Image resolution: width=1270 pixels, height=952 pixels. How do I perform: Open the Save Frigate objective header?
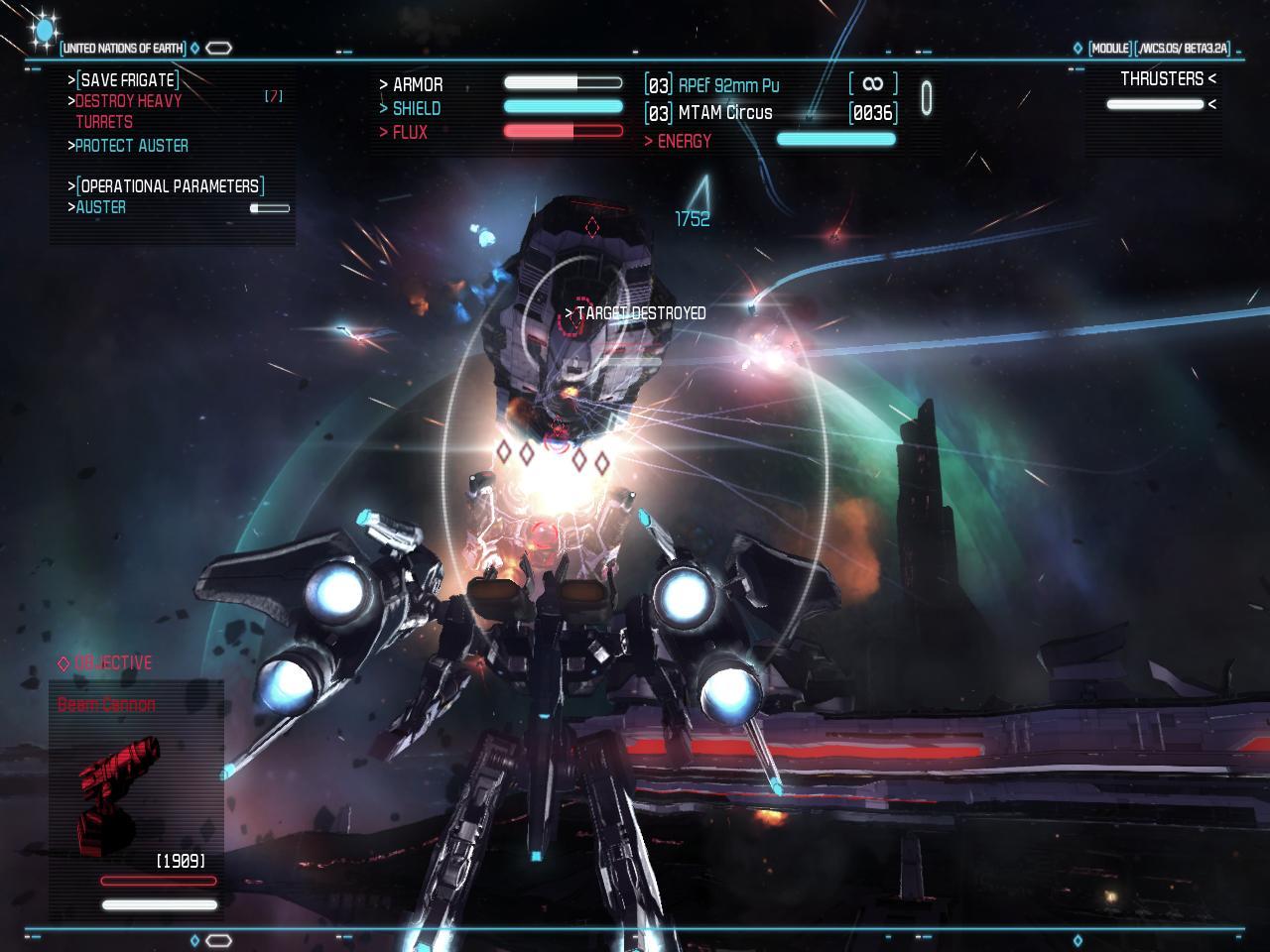click(128, 80)
